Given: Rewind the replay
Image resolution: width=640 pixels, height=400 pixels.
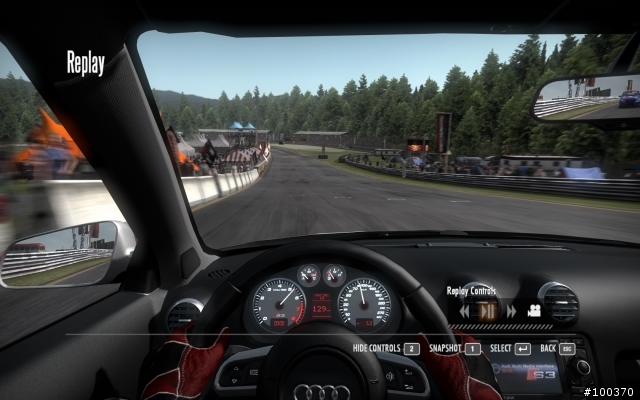Looking at the screenshot, I should (465, 311).
